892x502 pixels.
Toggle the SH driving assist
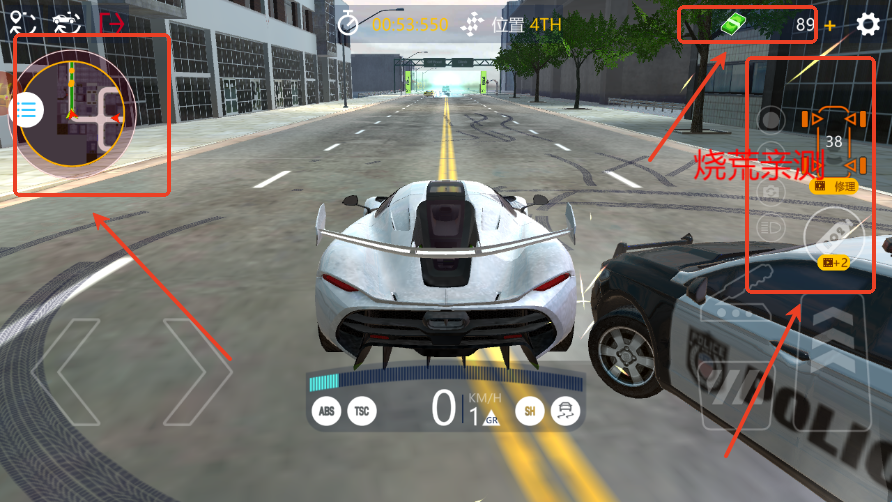529,410
